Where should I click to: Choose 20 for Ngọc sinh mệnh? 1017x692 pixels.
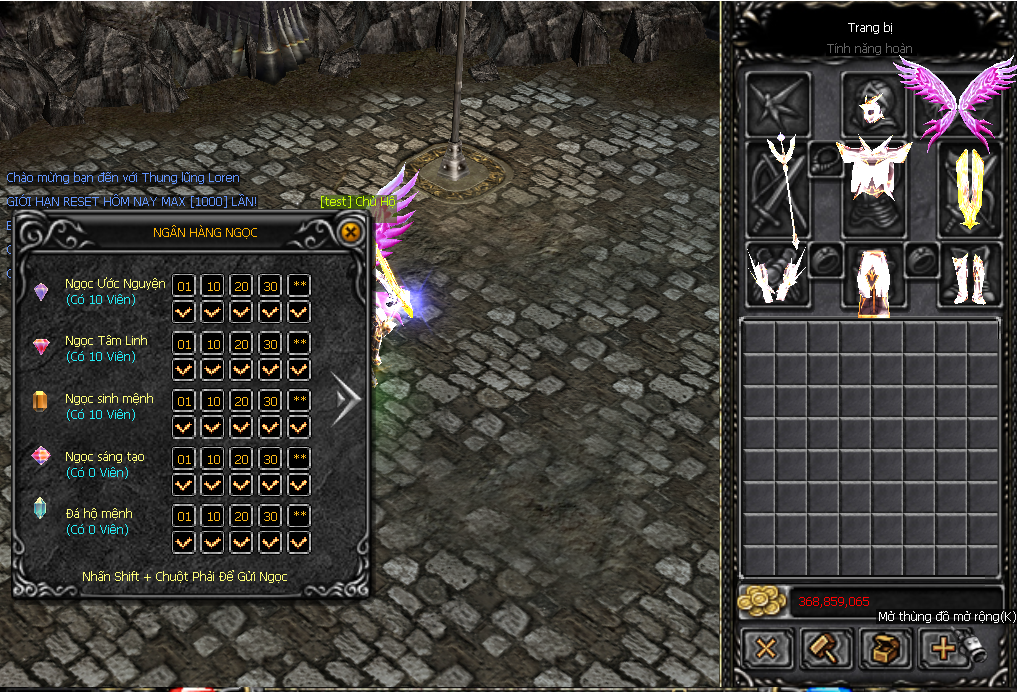(241, 401)
